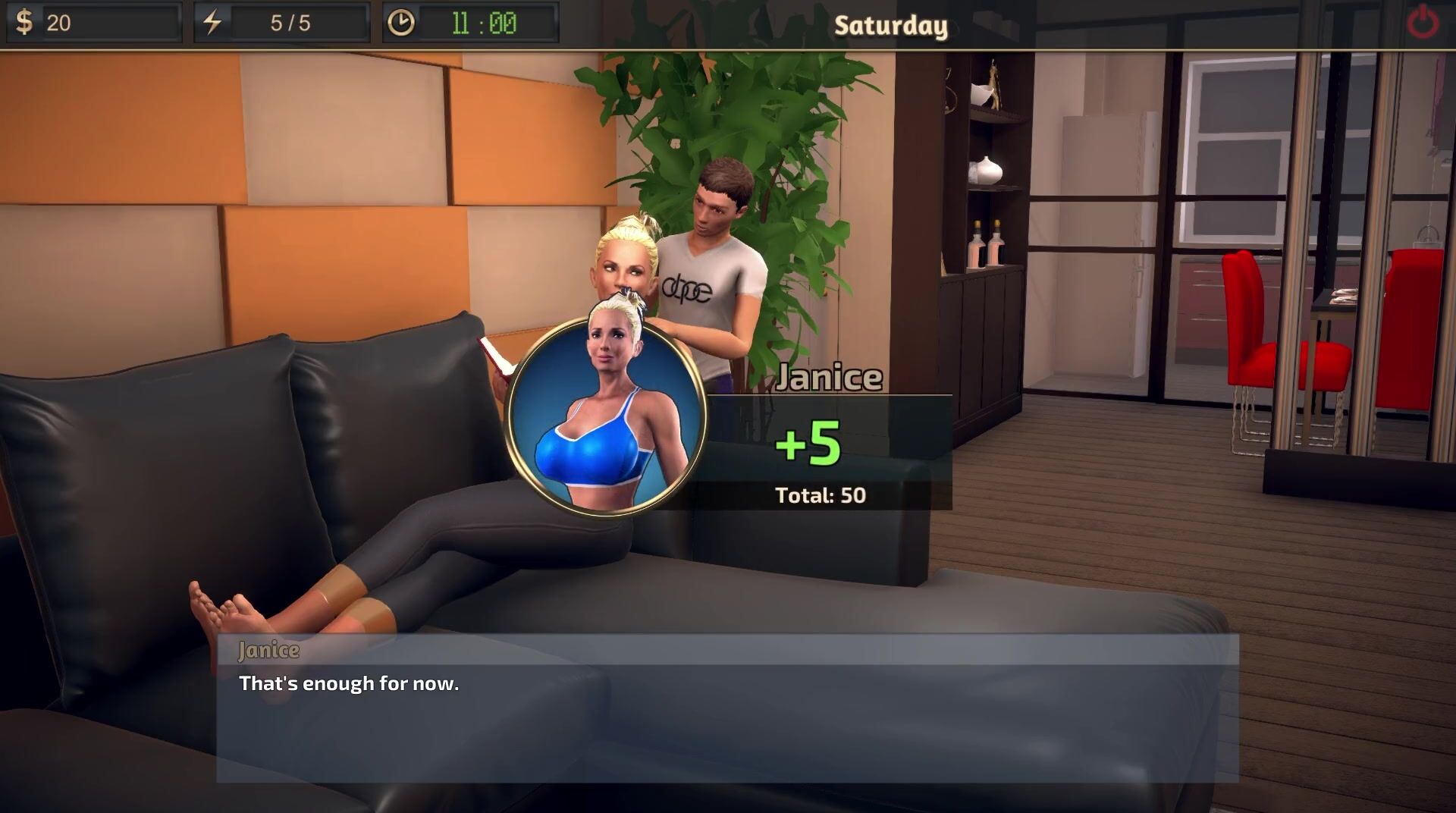Advance Janice's dialogue box

[727, 708]
